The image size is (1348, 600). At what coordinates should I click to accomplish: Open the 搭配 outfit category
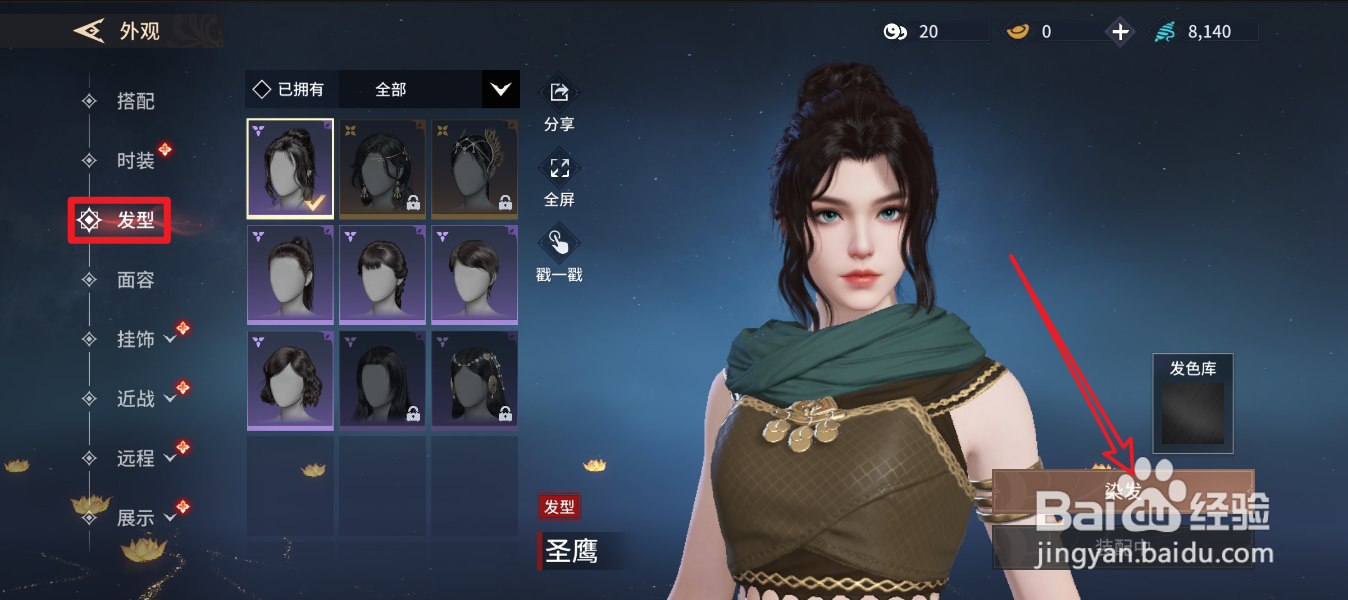click(x=135, y=101)
